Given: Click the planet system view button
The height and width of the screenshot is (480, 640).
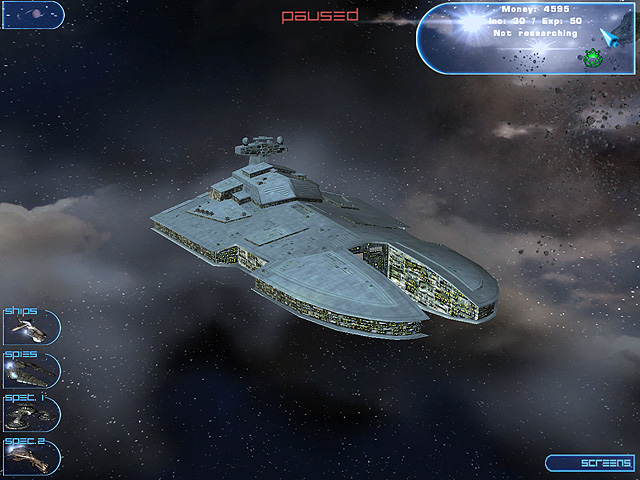Looking at the screenshot, I should [33, 15].
